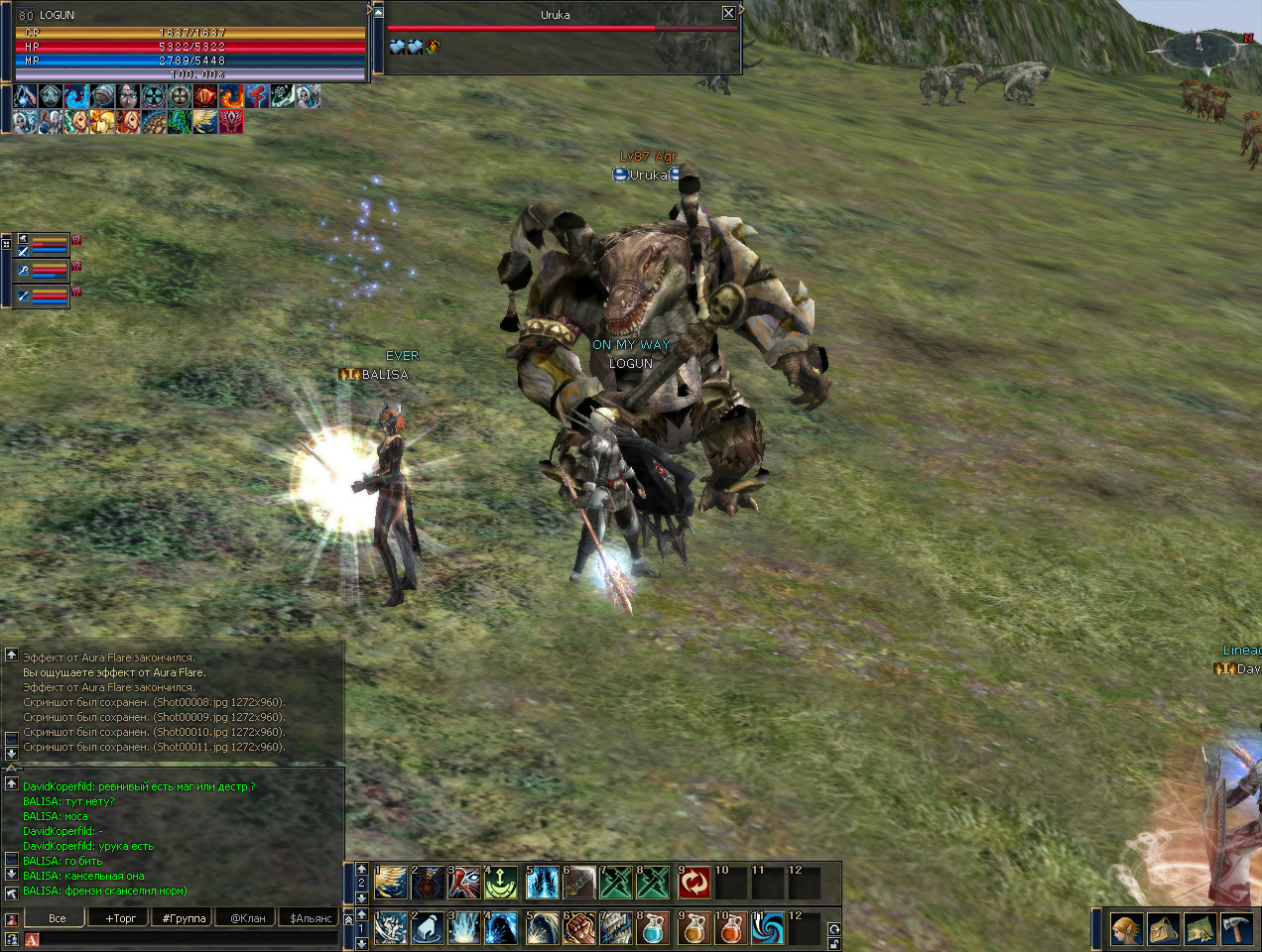Viewport: 1262px width, 952px height.
Task: Open the inventory bag icon
Action: [1163, 929]
